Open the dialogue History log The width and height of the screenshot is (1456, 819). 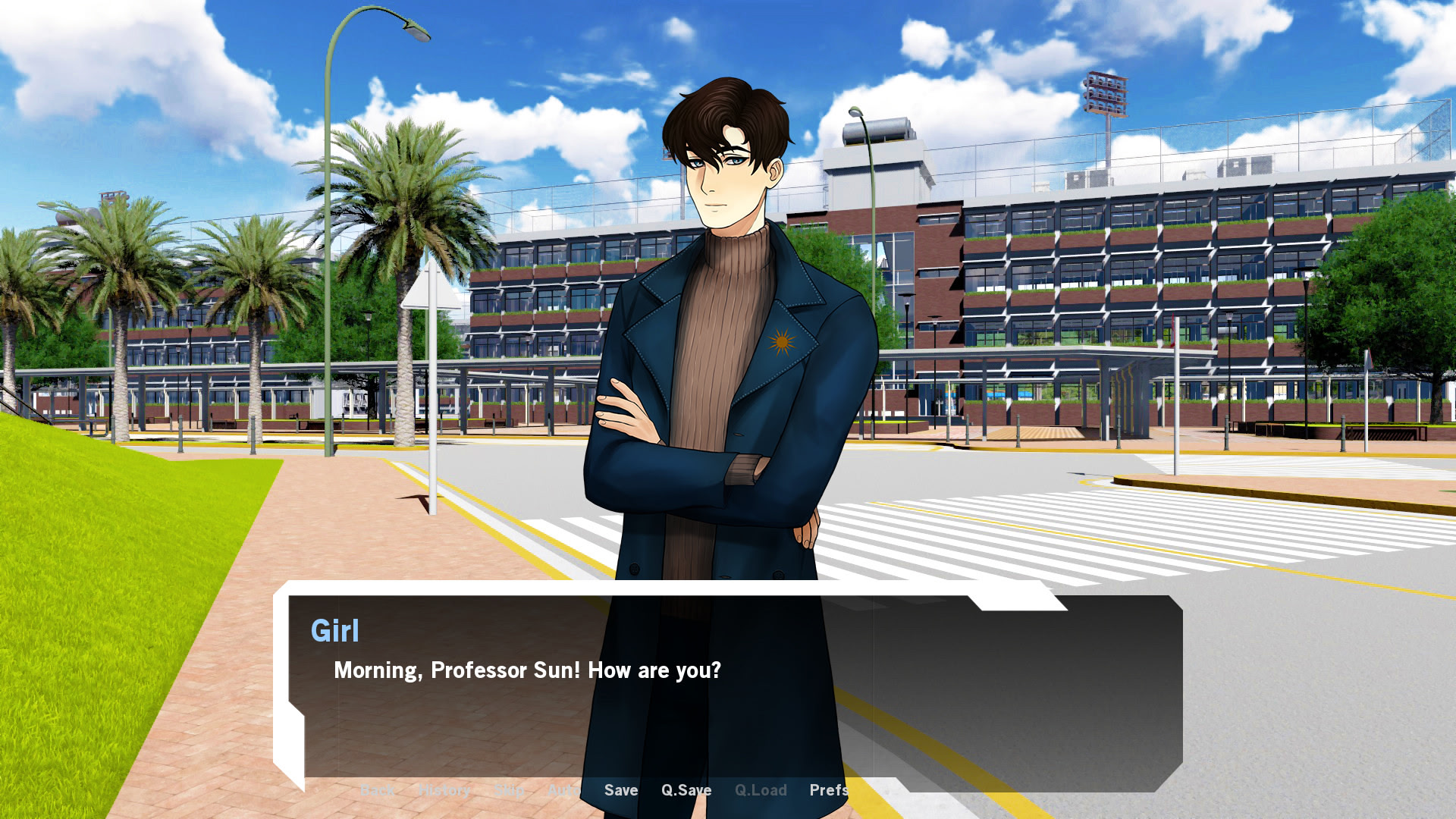(444, 790)
